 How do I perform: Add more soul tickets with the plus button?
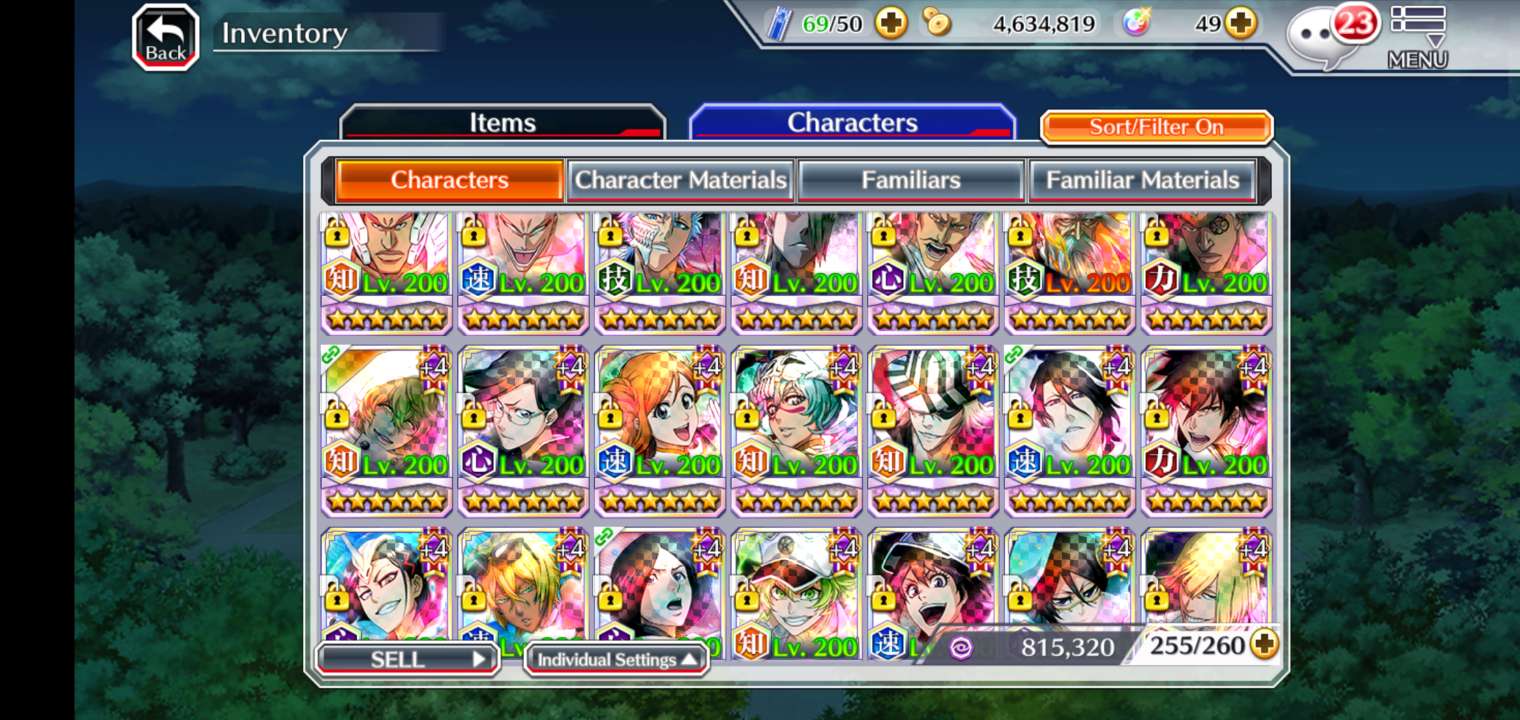891,23
